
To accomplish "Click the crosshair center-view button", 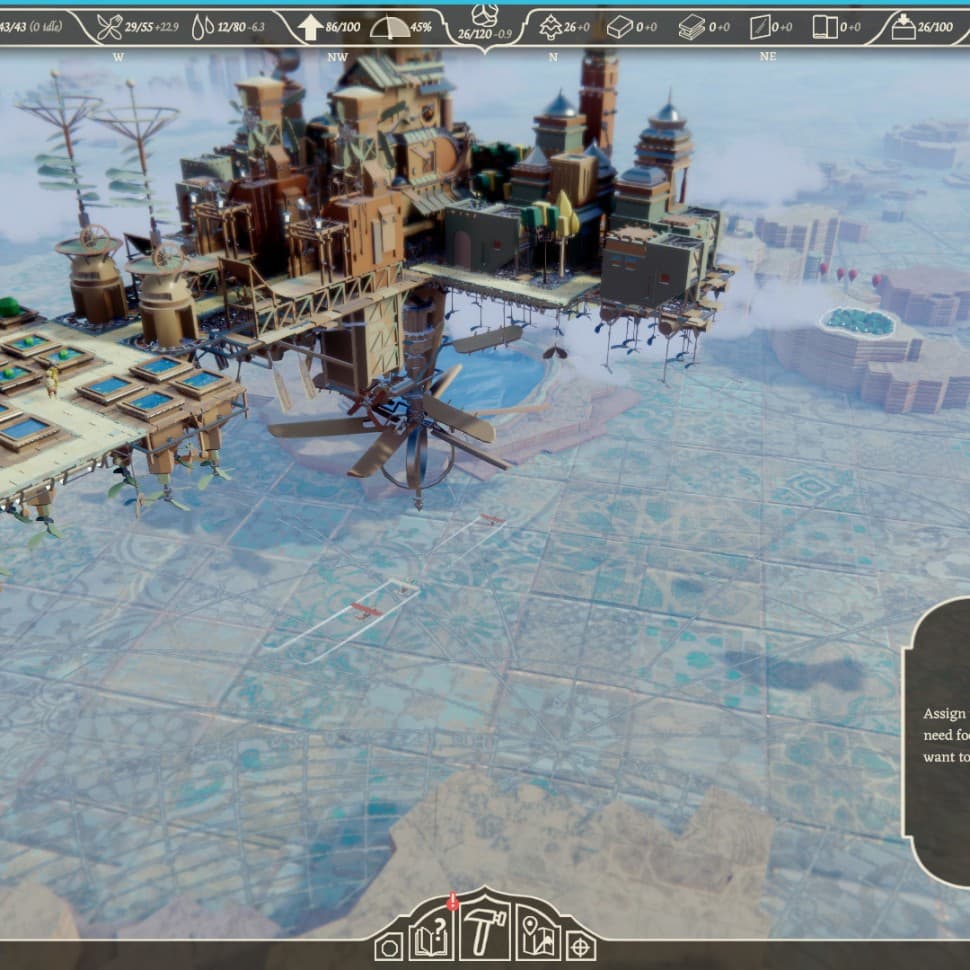I will pyautogui.click(x=581, y=947).
